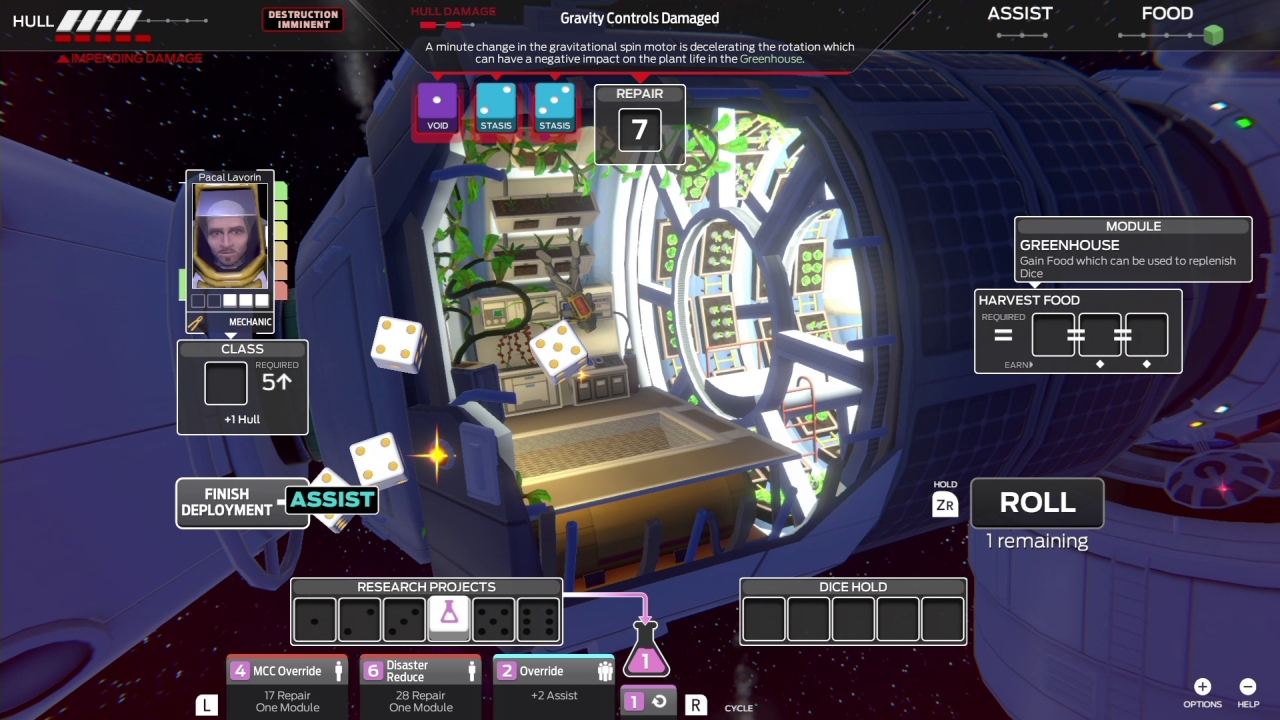Viewport: 1280px width, 720px height.
Task: Click the HELP icon in the corner
Action: click(1248, 687)
